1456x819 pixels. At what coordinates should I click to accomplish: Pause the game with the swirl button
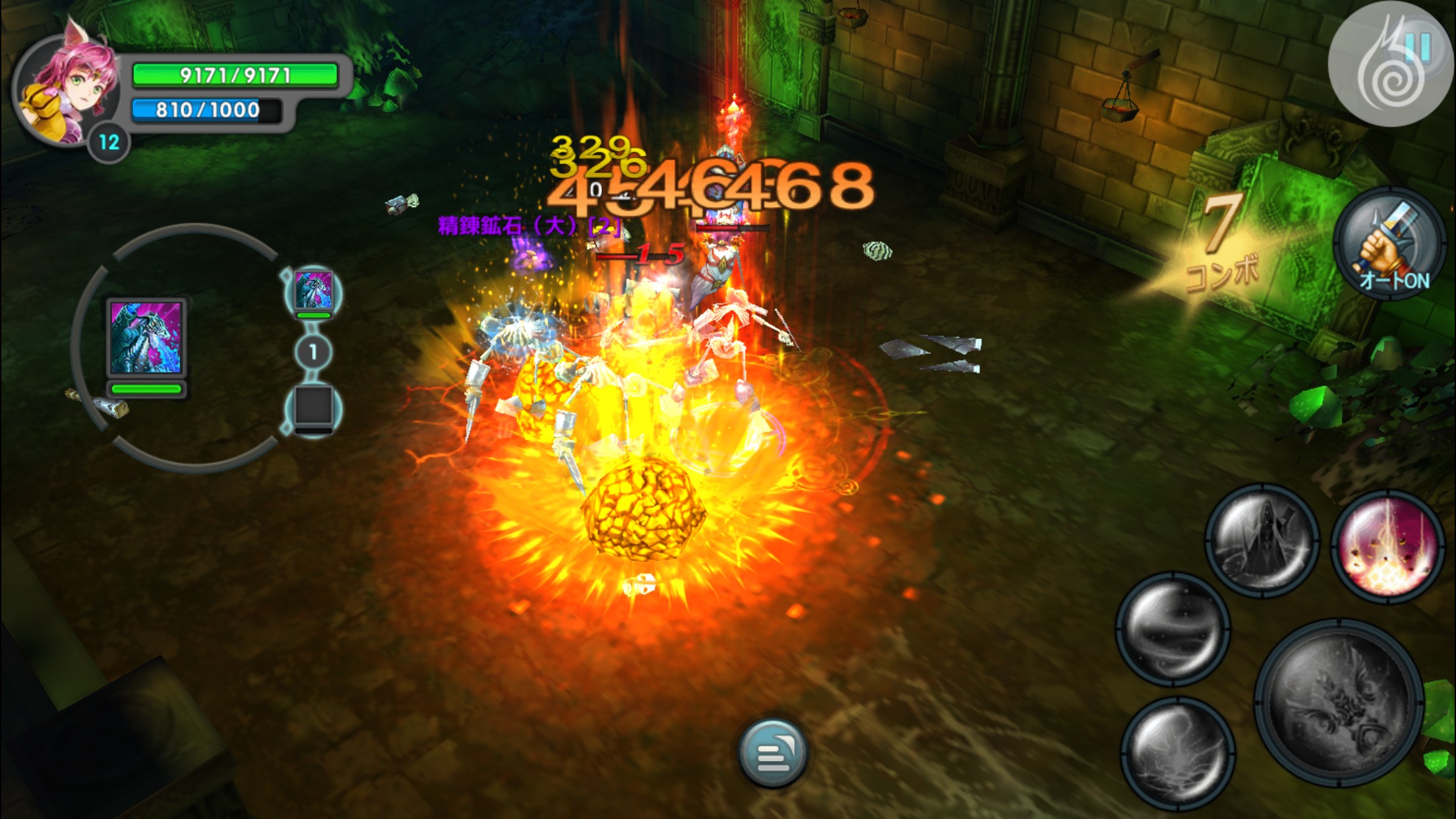pyautogui.click(x=1391, y=65)
